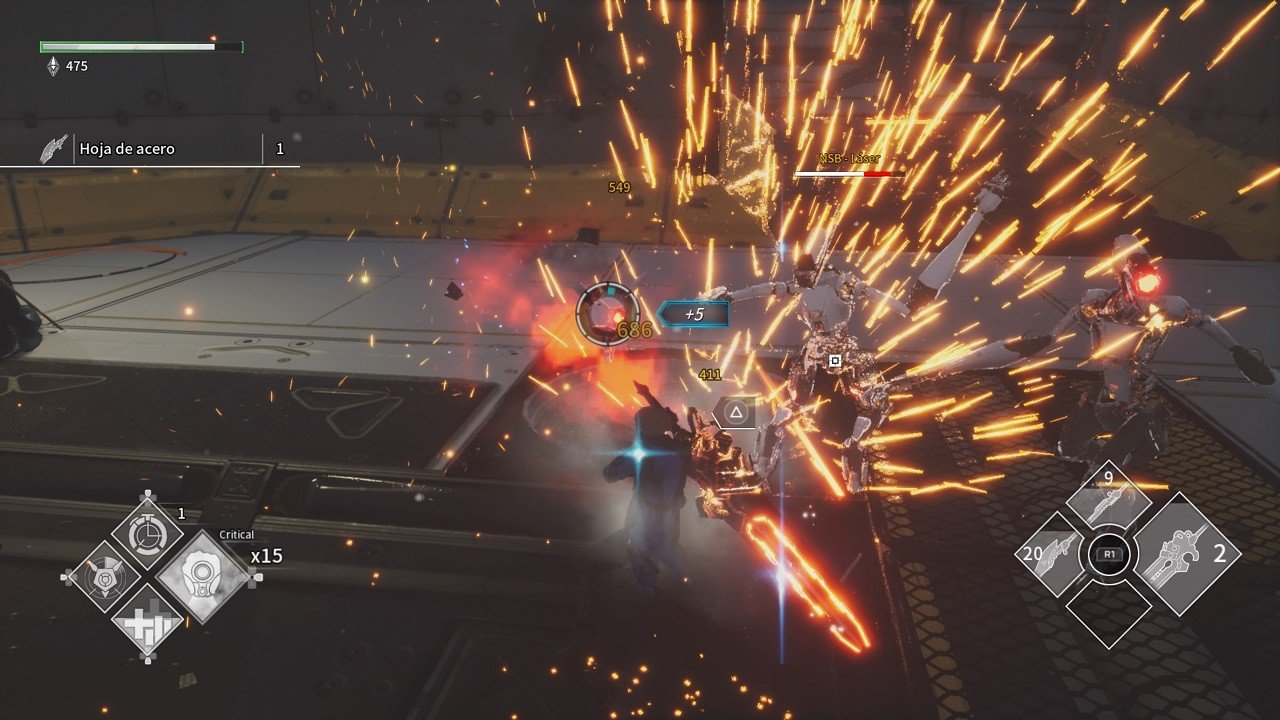
Task: Choose the bar-chart buff skill slot
Action: tap(147, 622)
